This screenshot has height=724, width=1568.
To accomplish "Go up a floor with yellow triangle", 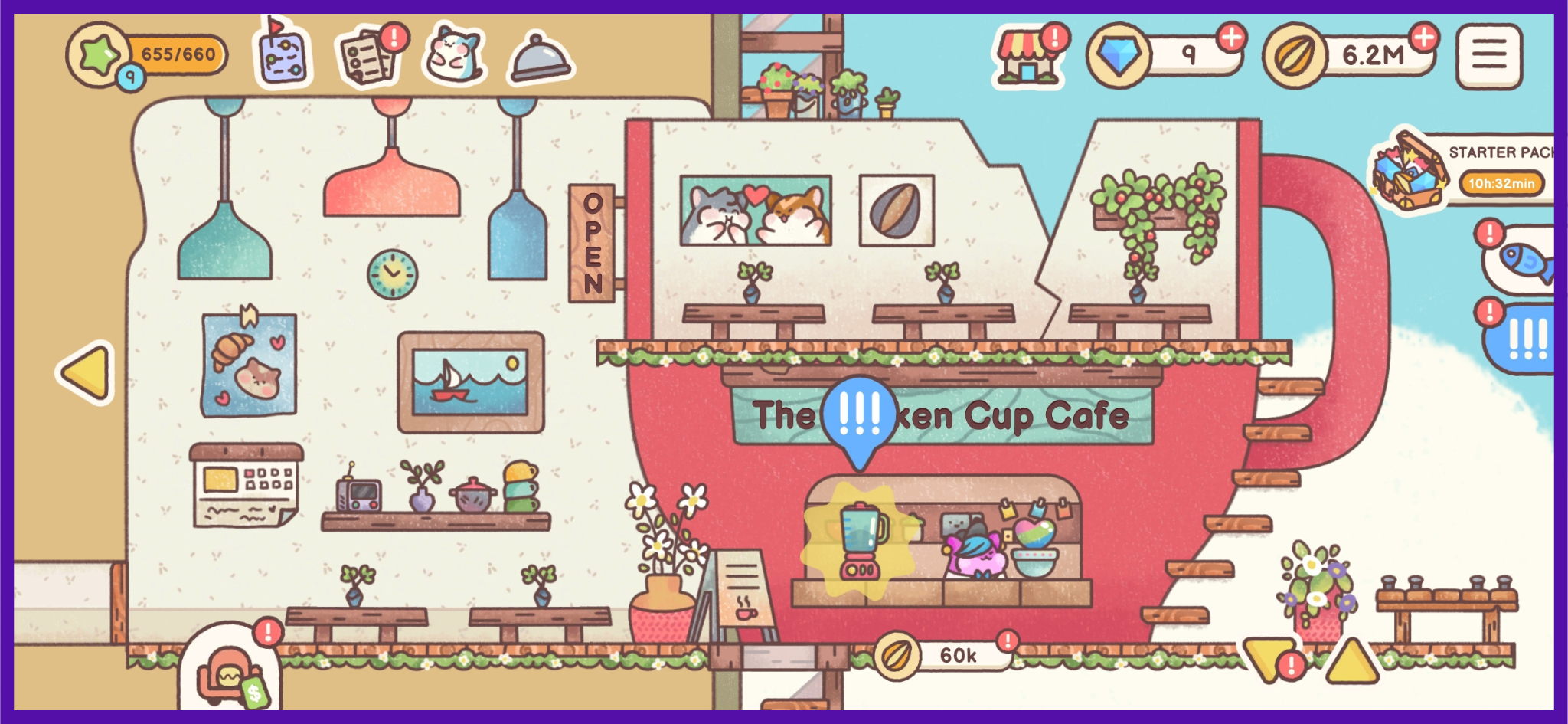I will (1351, 660).
